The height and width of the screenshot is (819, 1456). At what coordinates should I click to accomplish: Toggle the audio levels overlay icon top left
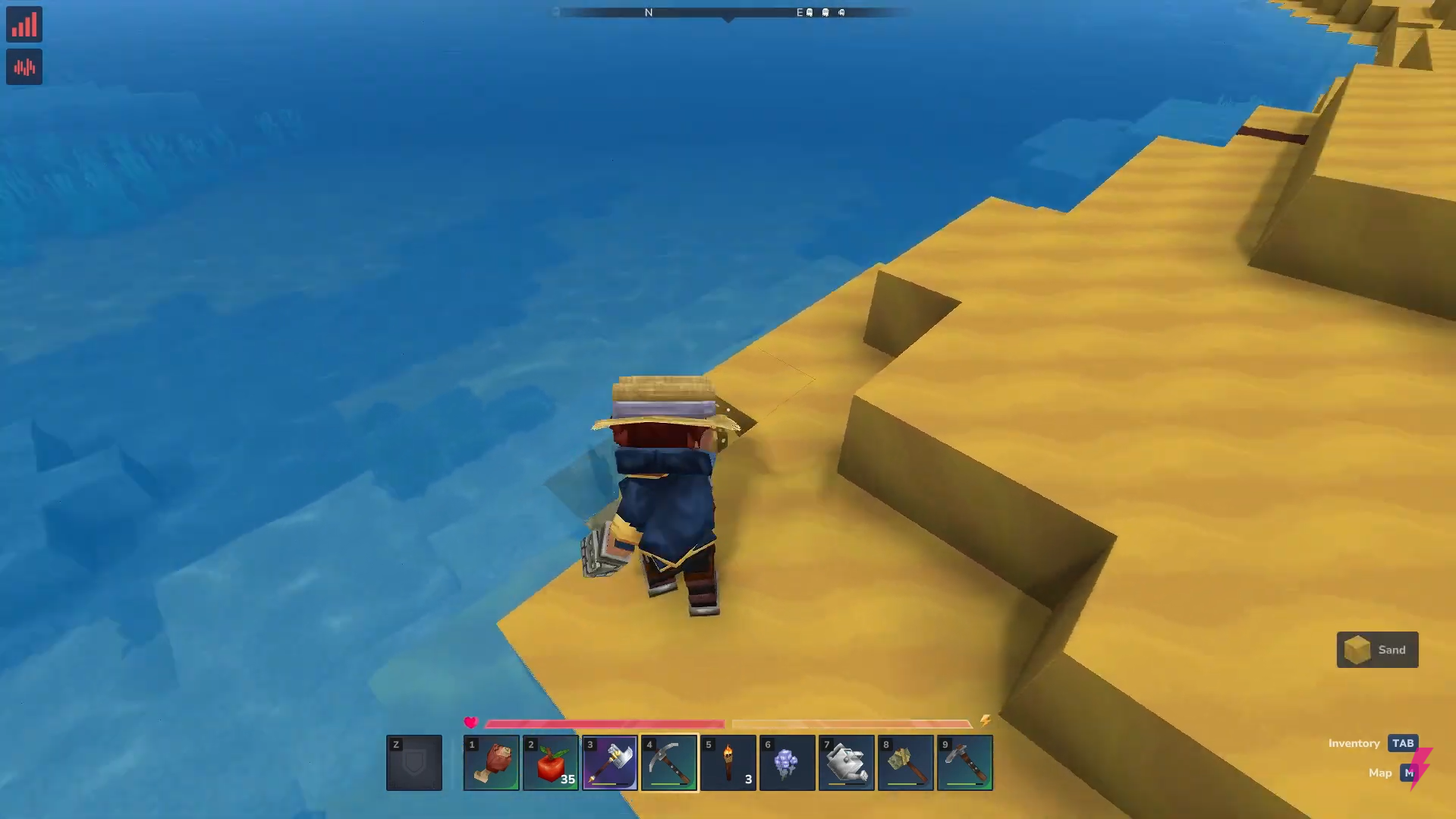(24, 67)
